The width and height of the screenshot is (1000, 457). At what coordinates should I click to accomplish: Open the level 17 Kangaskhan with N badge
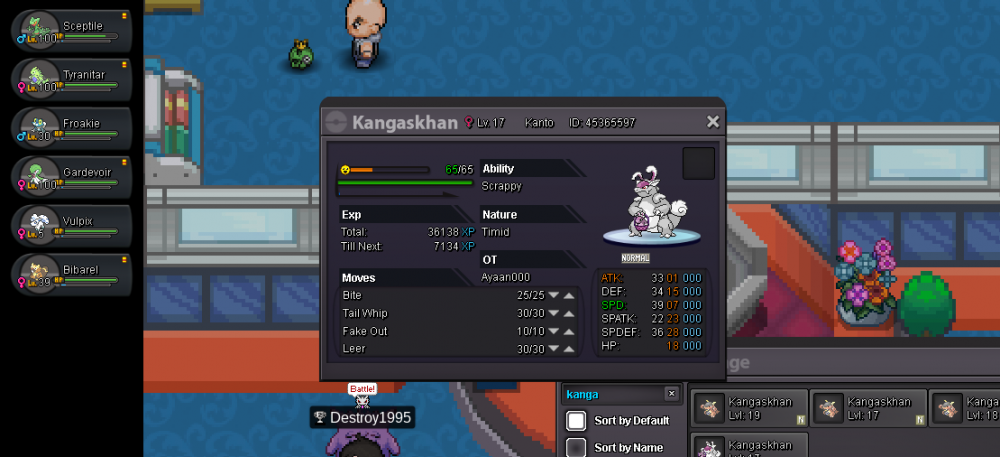(868, 407)
